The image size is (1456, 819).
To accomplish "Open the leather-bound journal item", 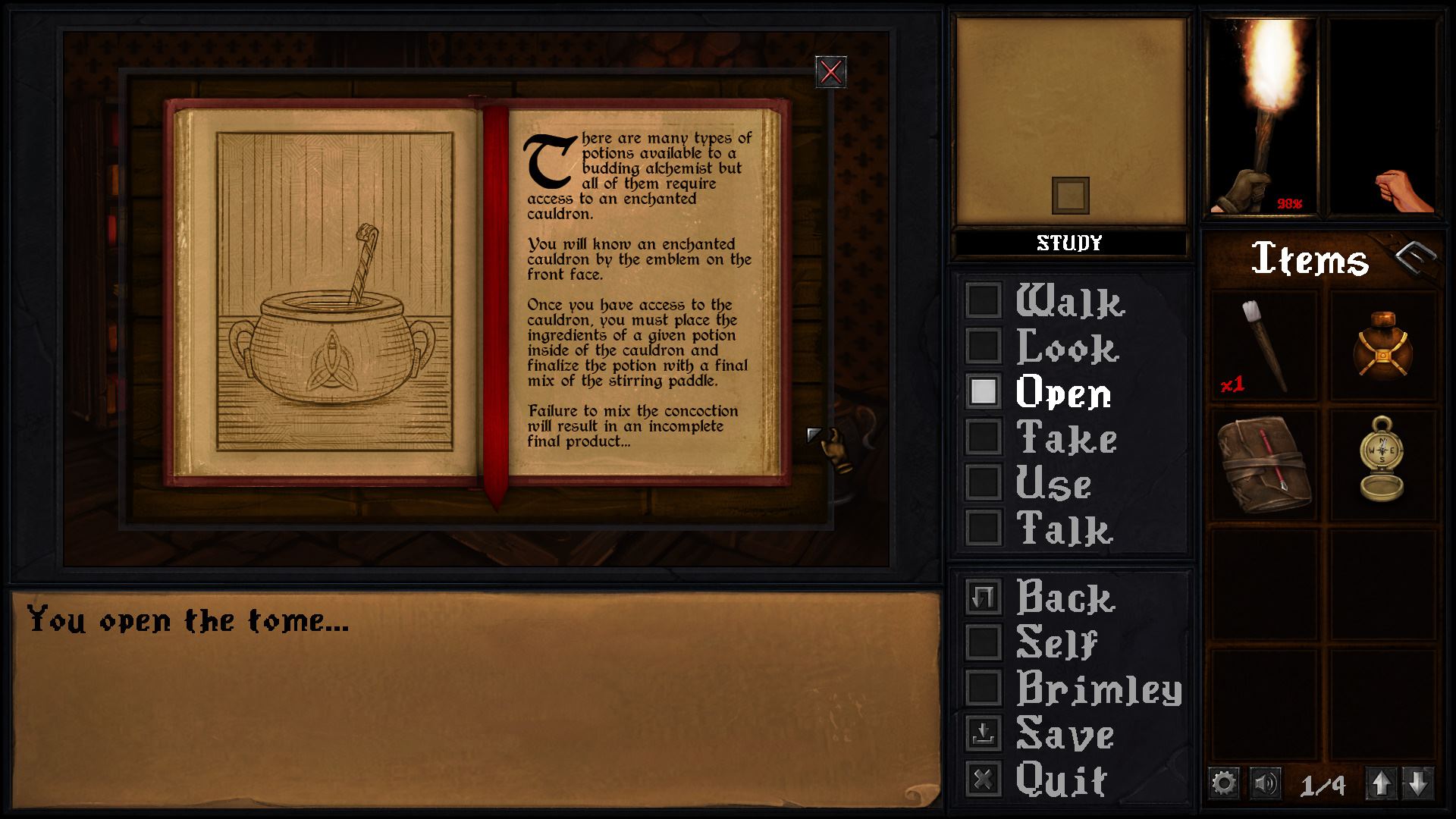I will tap(1265, 466).
